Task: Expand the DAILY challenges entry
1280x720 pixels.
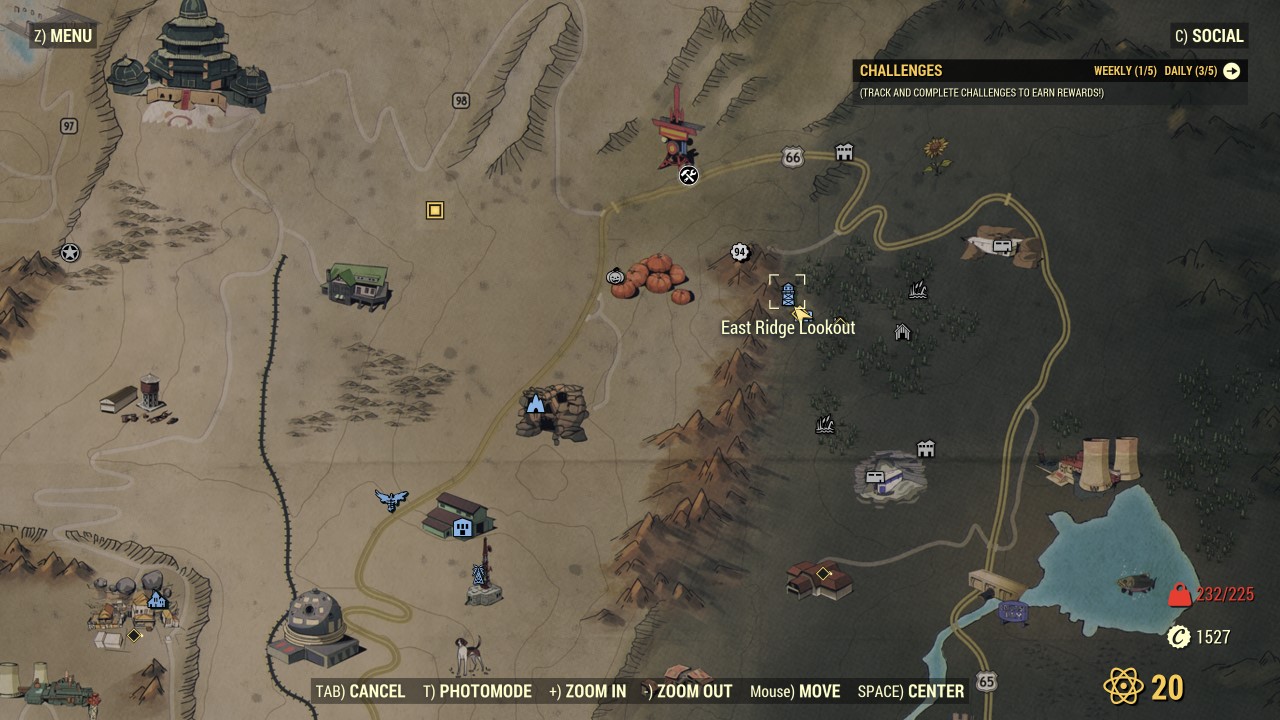Action: pyautogui.click(x=1190, y=71)
